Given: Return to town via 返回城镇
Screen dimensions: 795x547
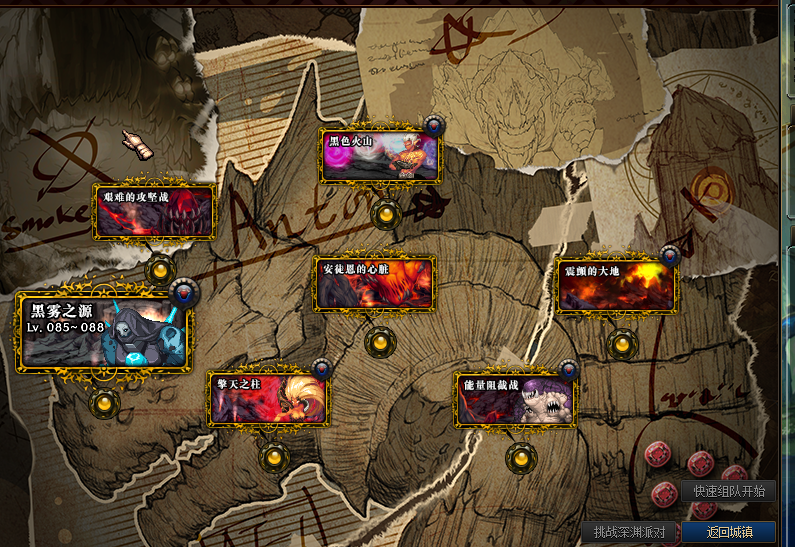Looking at the screenshot, I should coord(728,532).
